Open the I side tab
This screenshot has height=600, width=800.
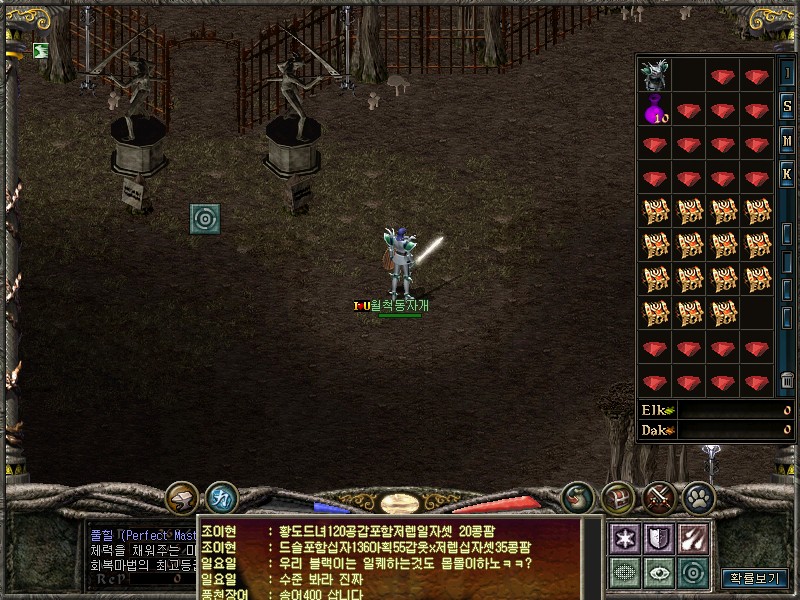(x=787, y=73)
